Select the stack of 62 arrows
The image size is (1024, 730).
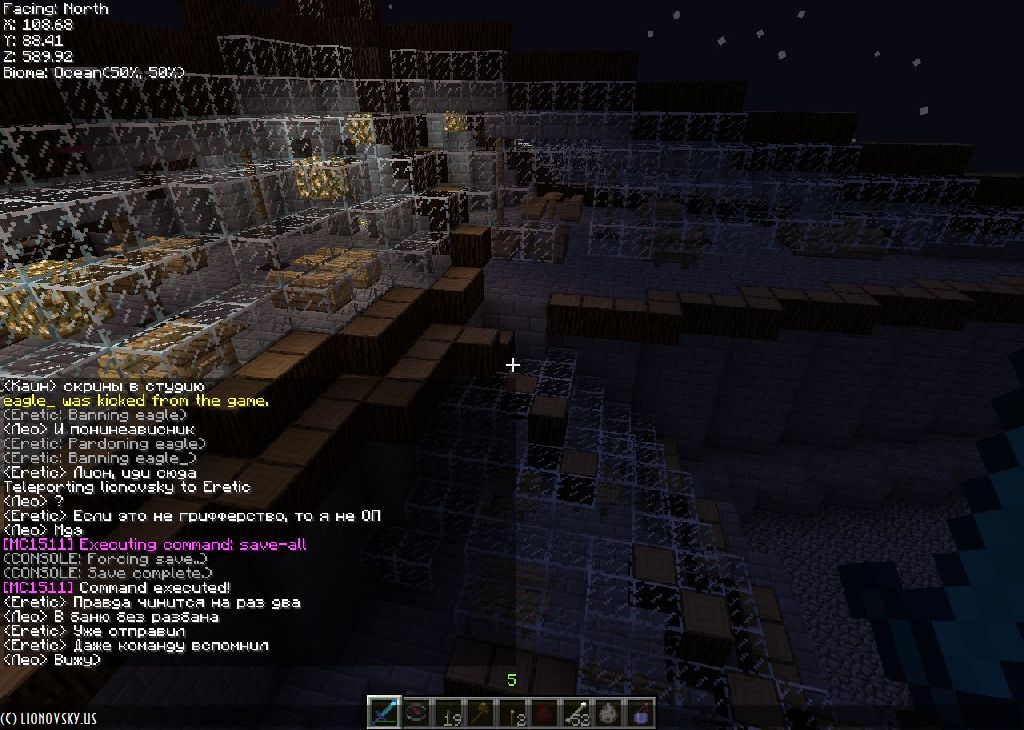point(576,712)
